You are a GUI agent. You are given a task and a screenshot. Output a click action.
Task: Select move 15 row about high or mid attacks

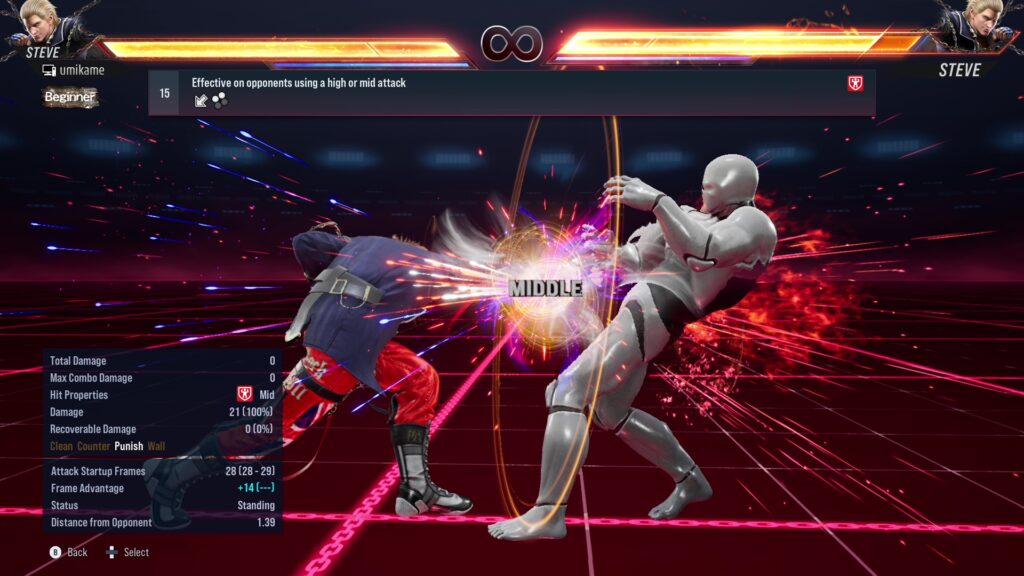point(511,92)
